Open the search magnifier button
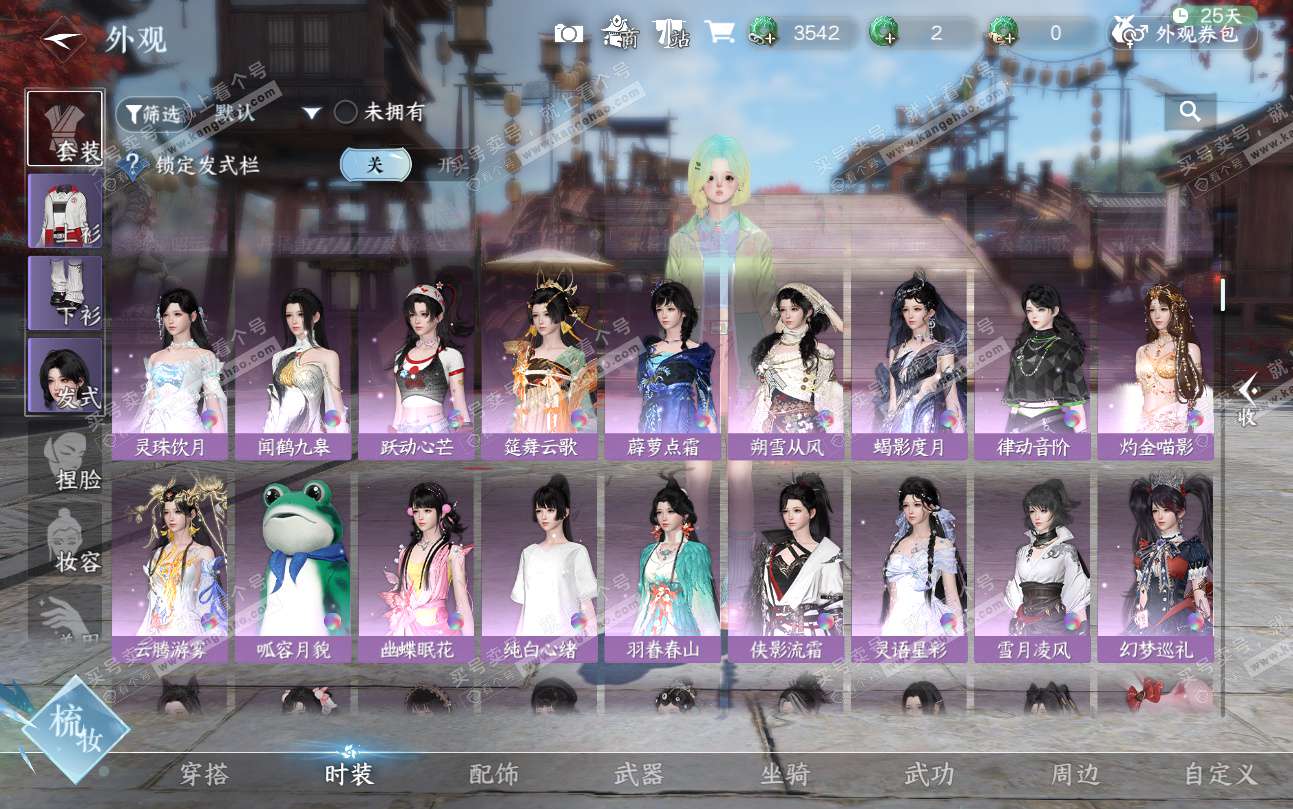The image size is (1293, 809). (x=1190, y=112)
